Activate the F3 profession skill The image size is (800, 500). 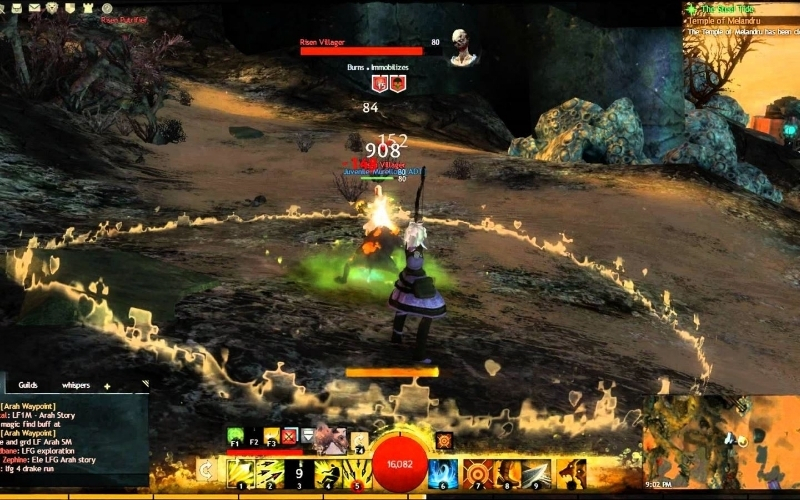click(x=271, y=436)
